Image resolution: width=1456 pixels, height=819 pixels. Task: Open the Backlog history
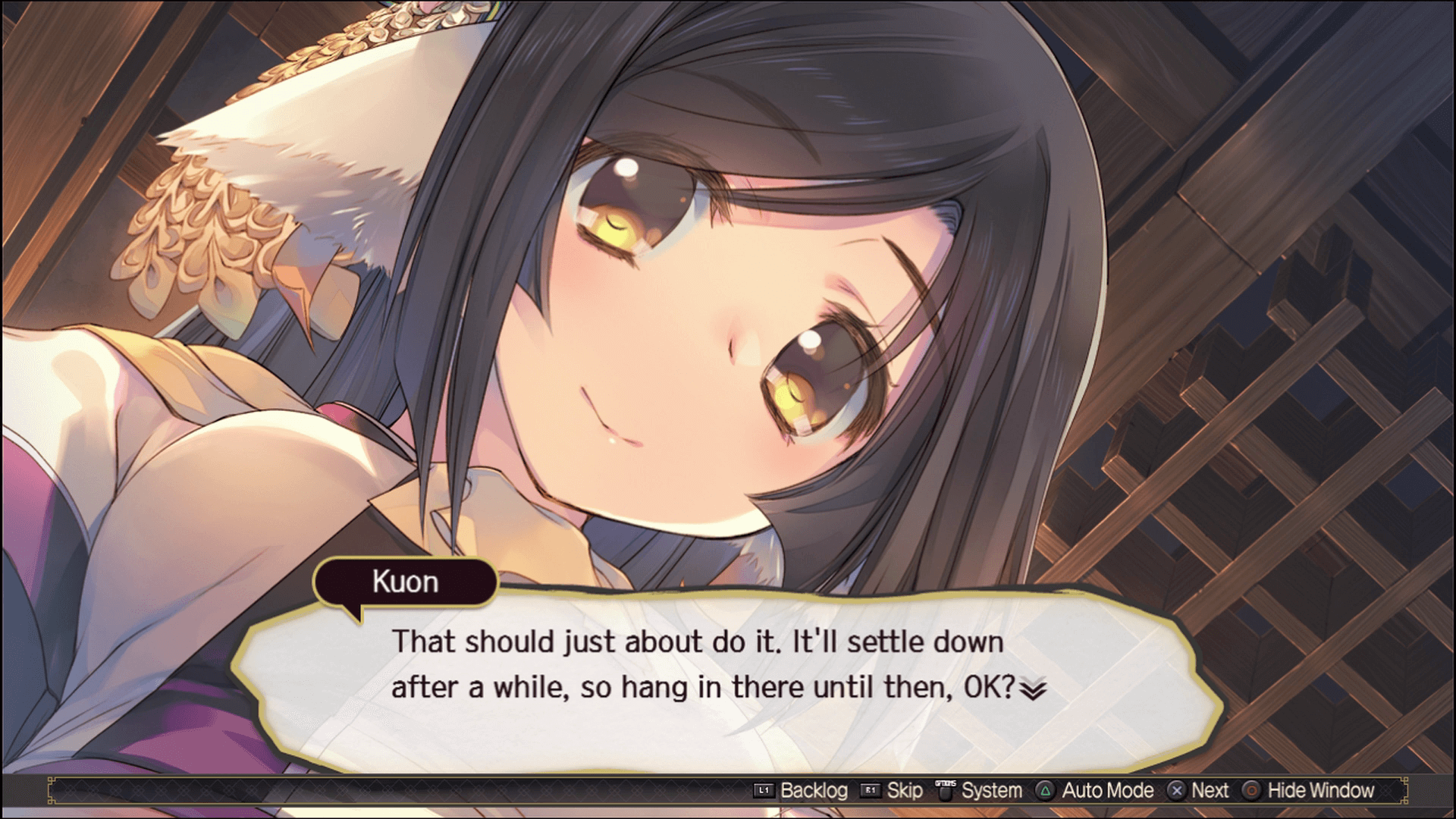[x=815, y=790]
